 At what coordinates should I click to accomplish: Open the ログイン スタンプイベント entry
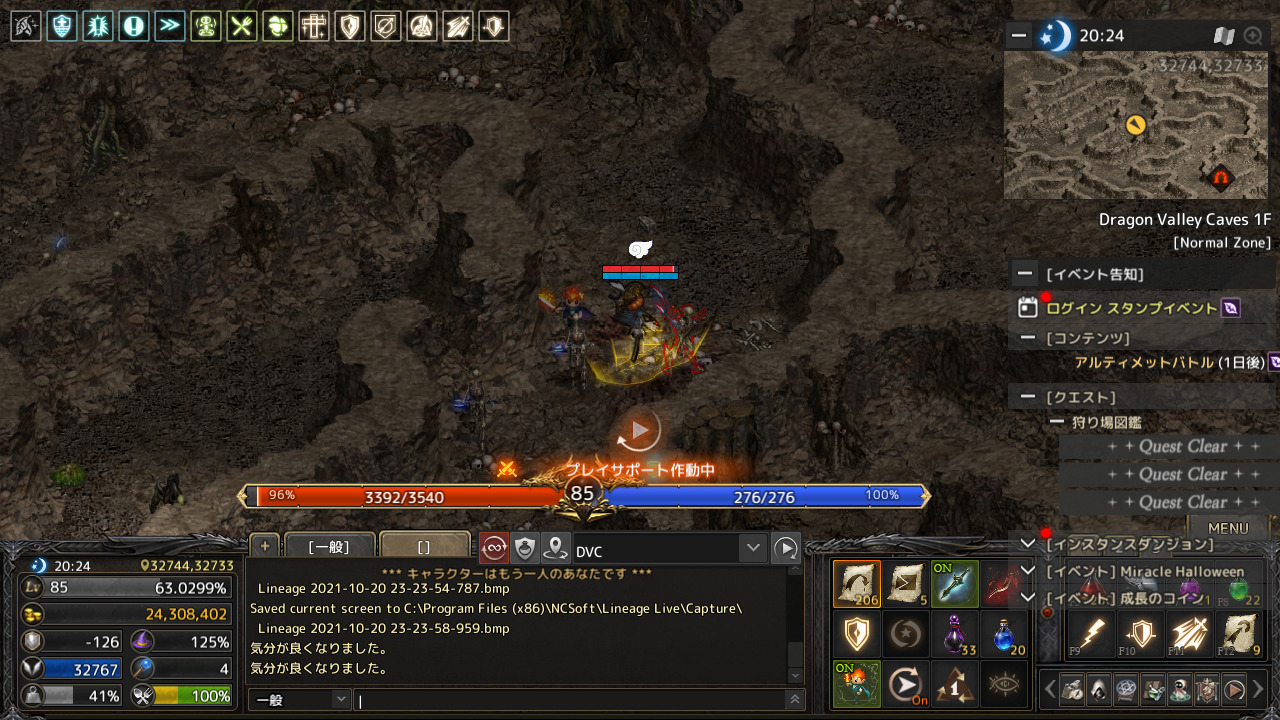tap(1131, 308)
